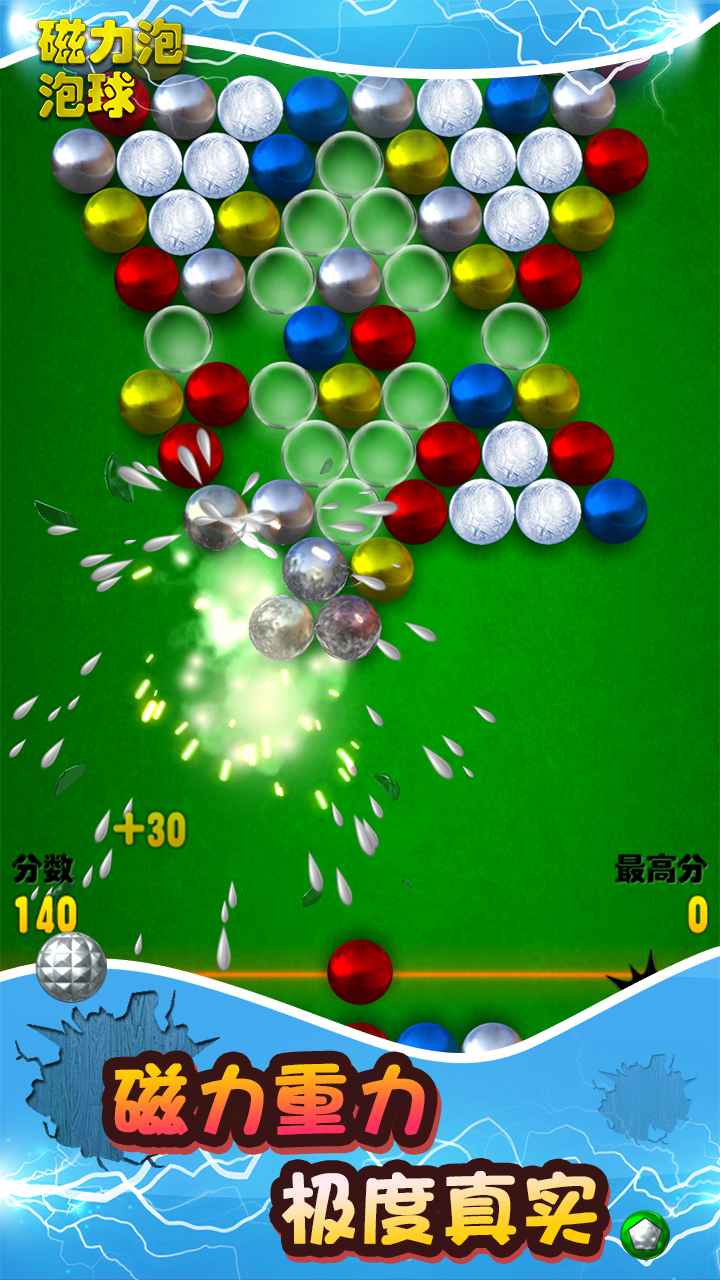Select the blue ball in the queue
The image size is (720, 1280).
tap(427, 1037)
